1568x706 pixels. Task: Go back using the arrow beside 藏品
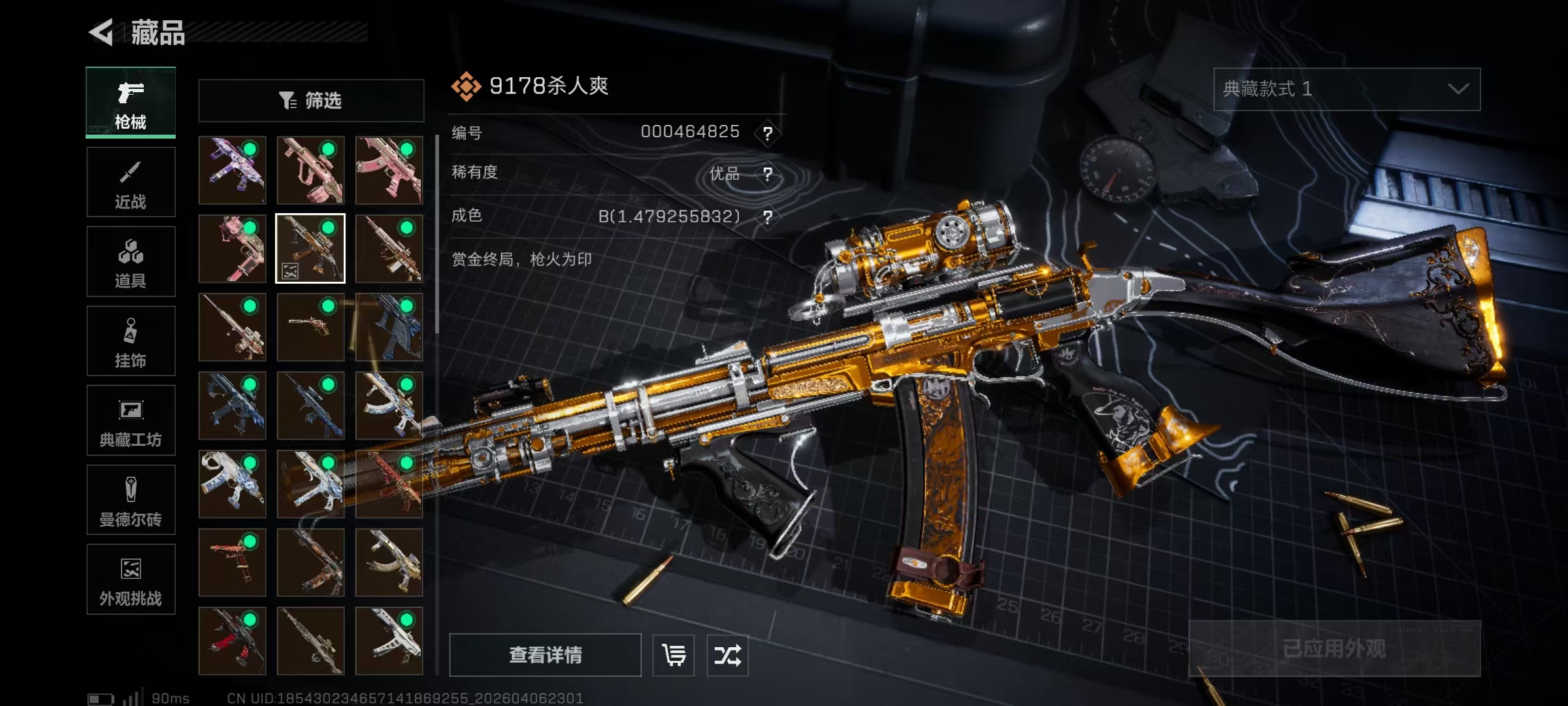pyautogui.click(x=102, y=32)
